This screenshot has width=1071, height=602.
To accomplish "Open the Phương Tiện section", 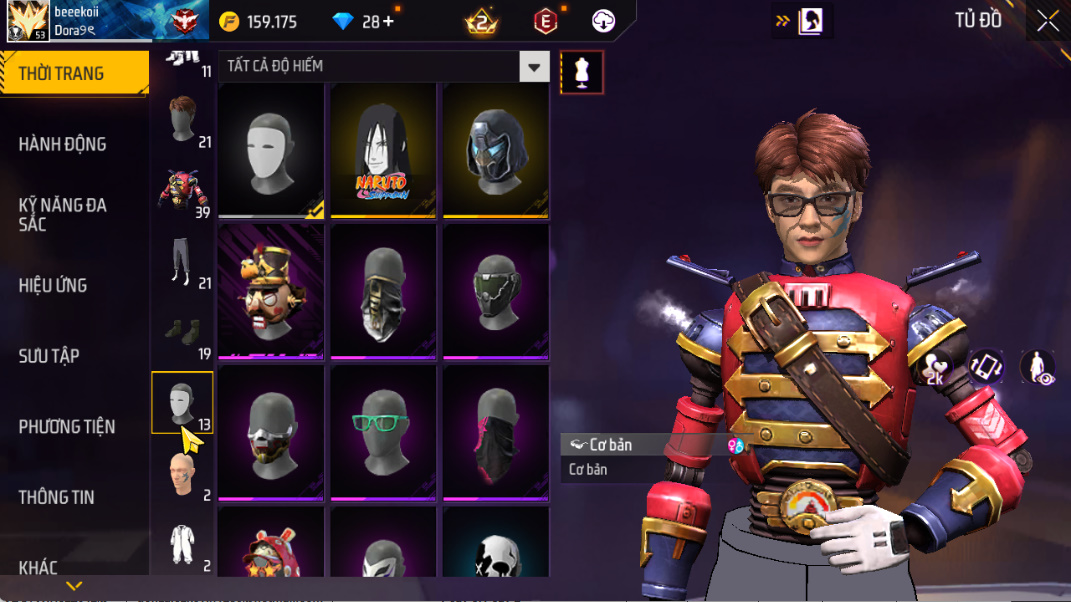I will pos(66,427).
